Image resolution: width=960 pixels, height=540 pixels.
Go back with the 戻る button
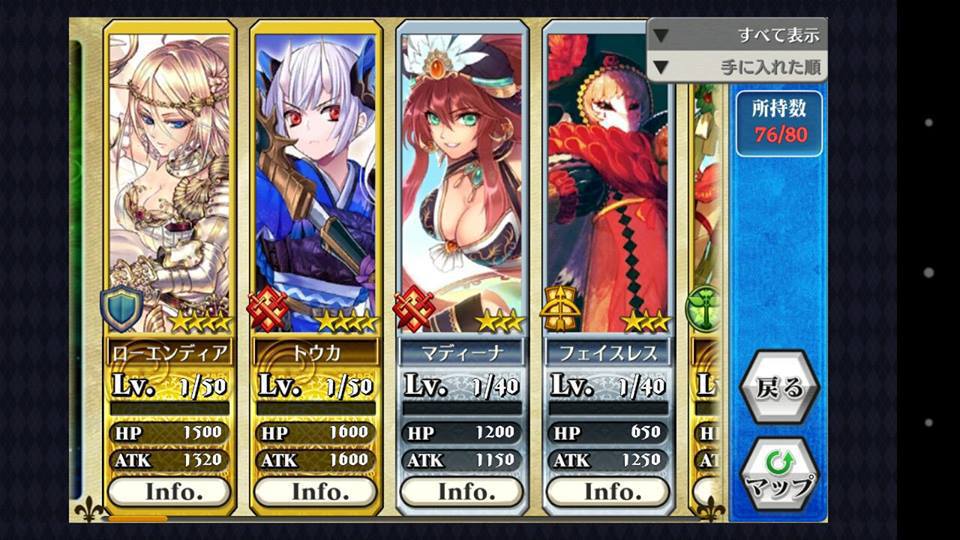click(x=779, y=388)
